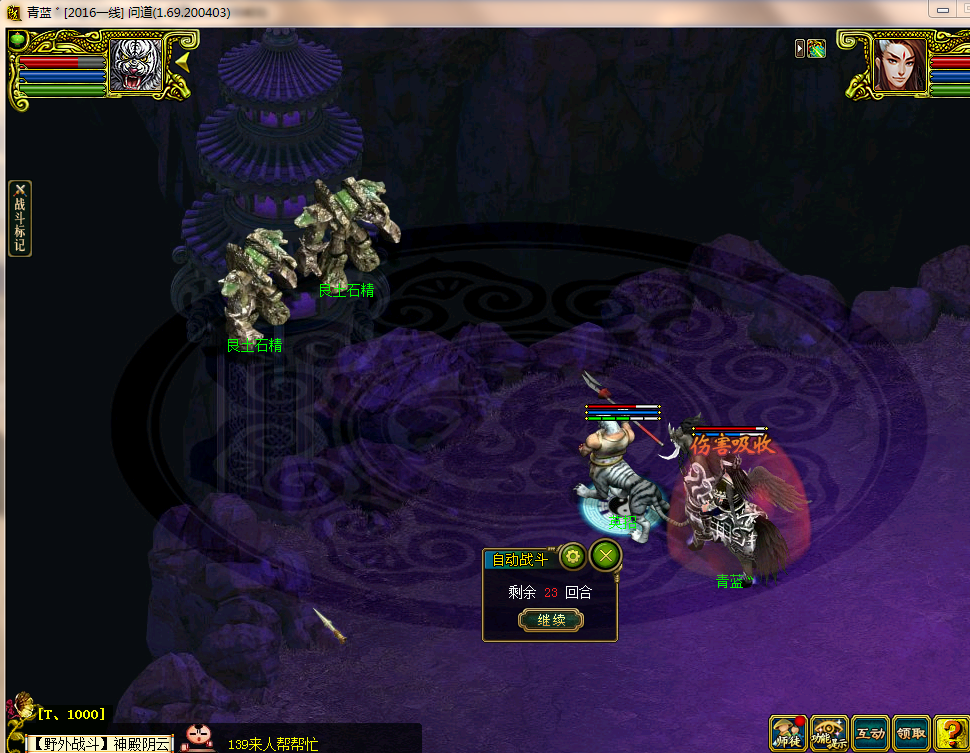Viewport: 970px width, 753px height.
Task: Click the colorful buff status icon
Action: [x=817, y=48]
